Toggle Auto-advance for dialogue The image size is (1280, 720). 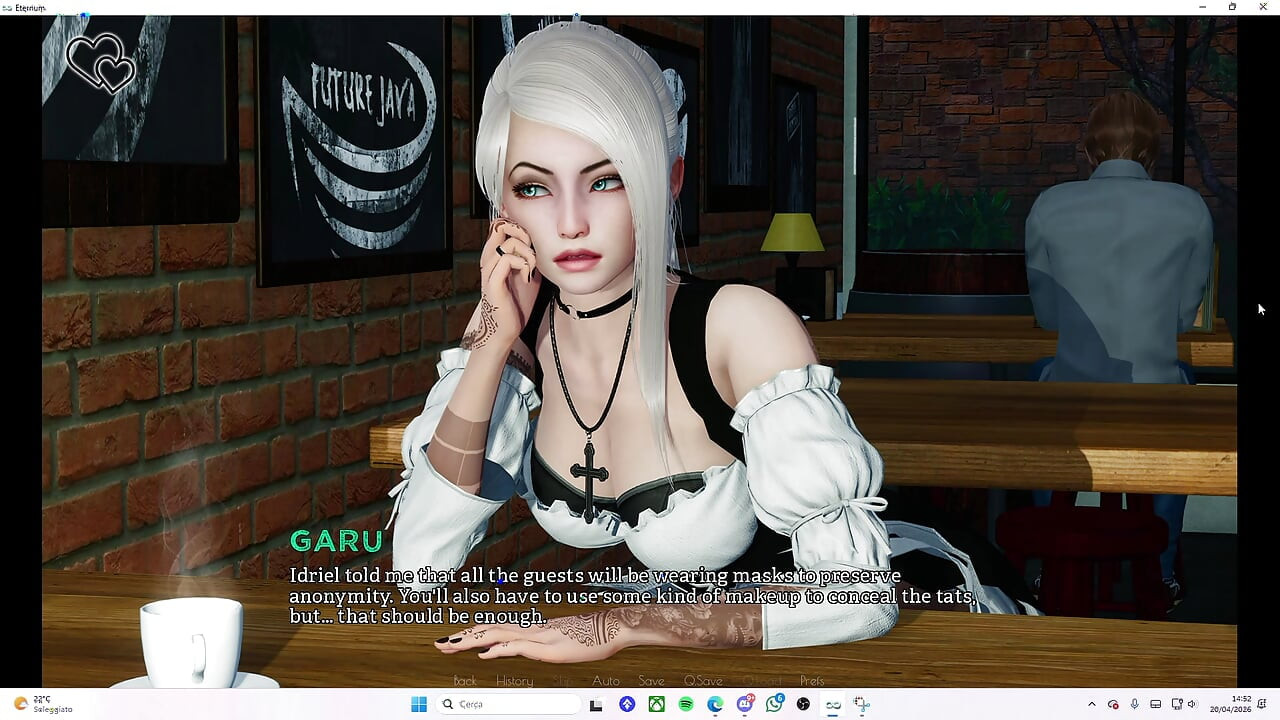pos(606,681)
